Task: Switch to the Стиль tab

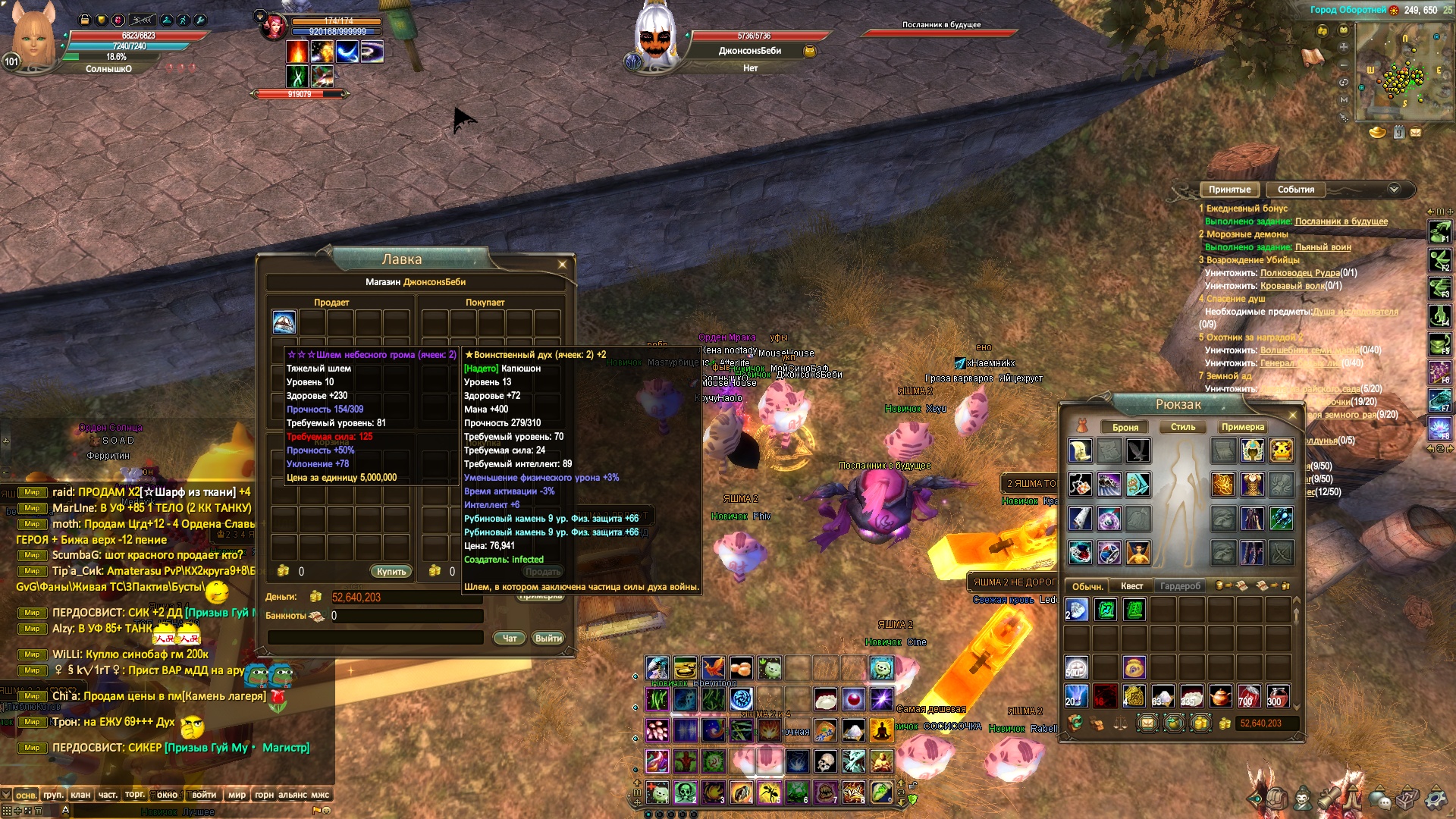Action: click(x=1182, y=427)
